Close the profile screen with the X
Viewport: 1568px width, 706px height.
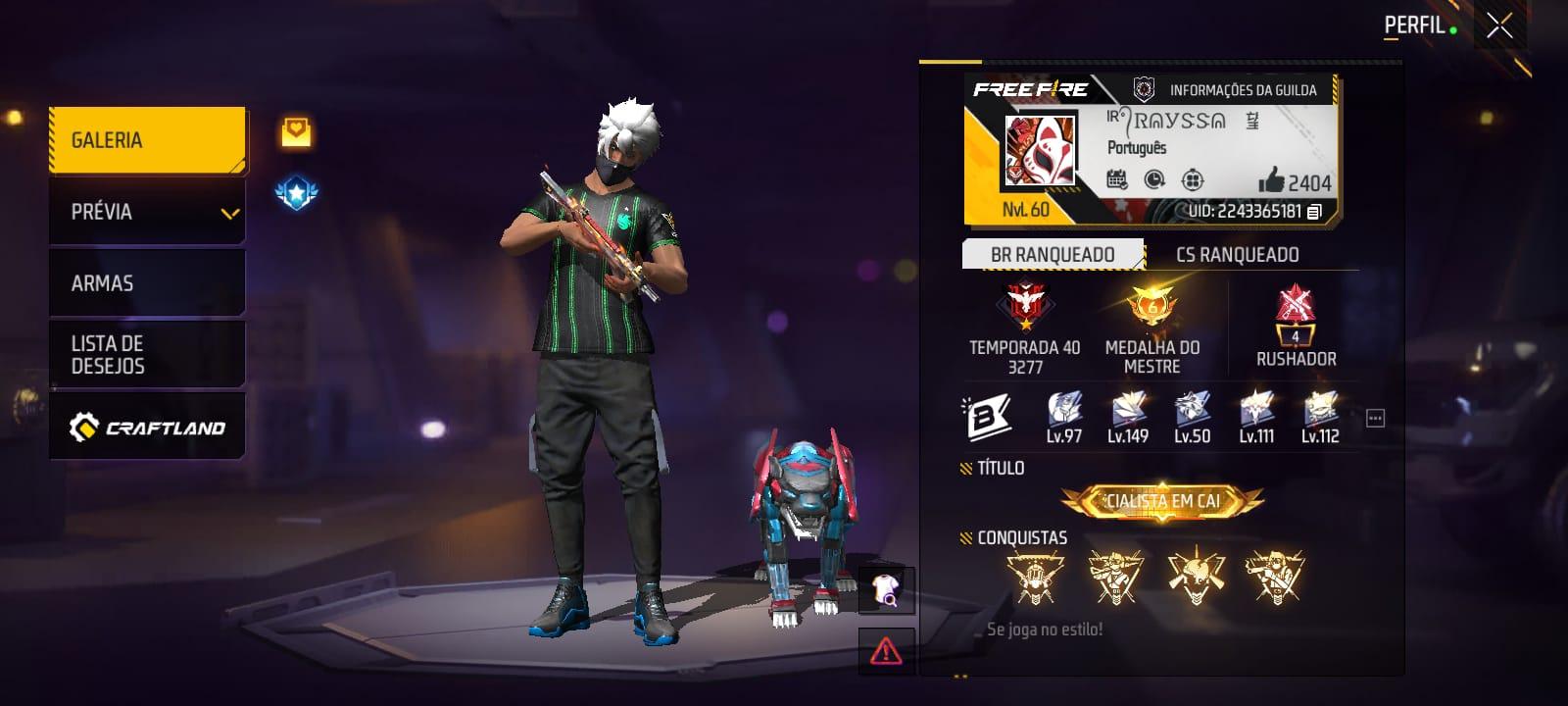1498,26
